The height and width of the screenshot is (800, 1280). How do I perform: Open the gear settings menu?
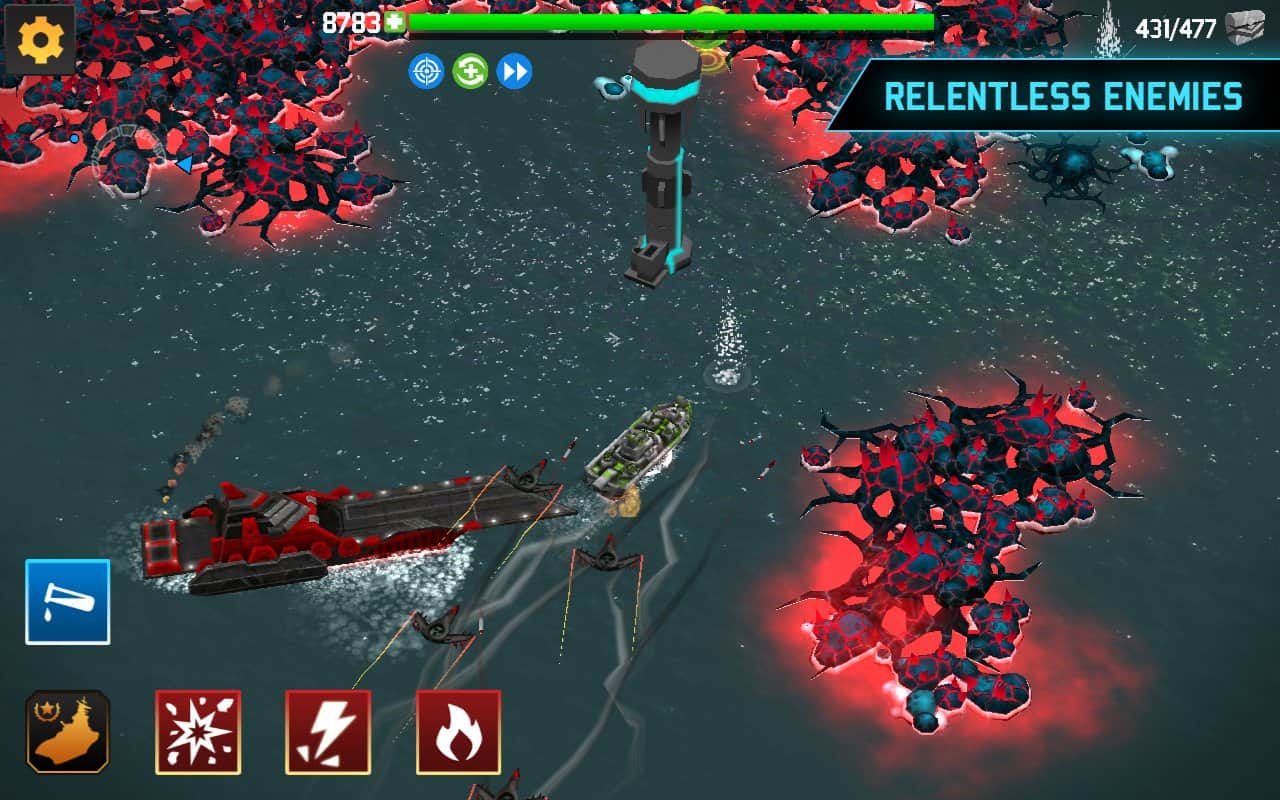[41, 40]
